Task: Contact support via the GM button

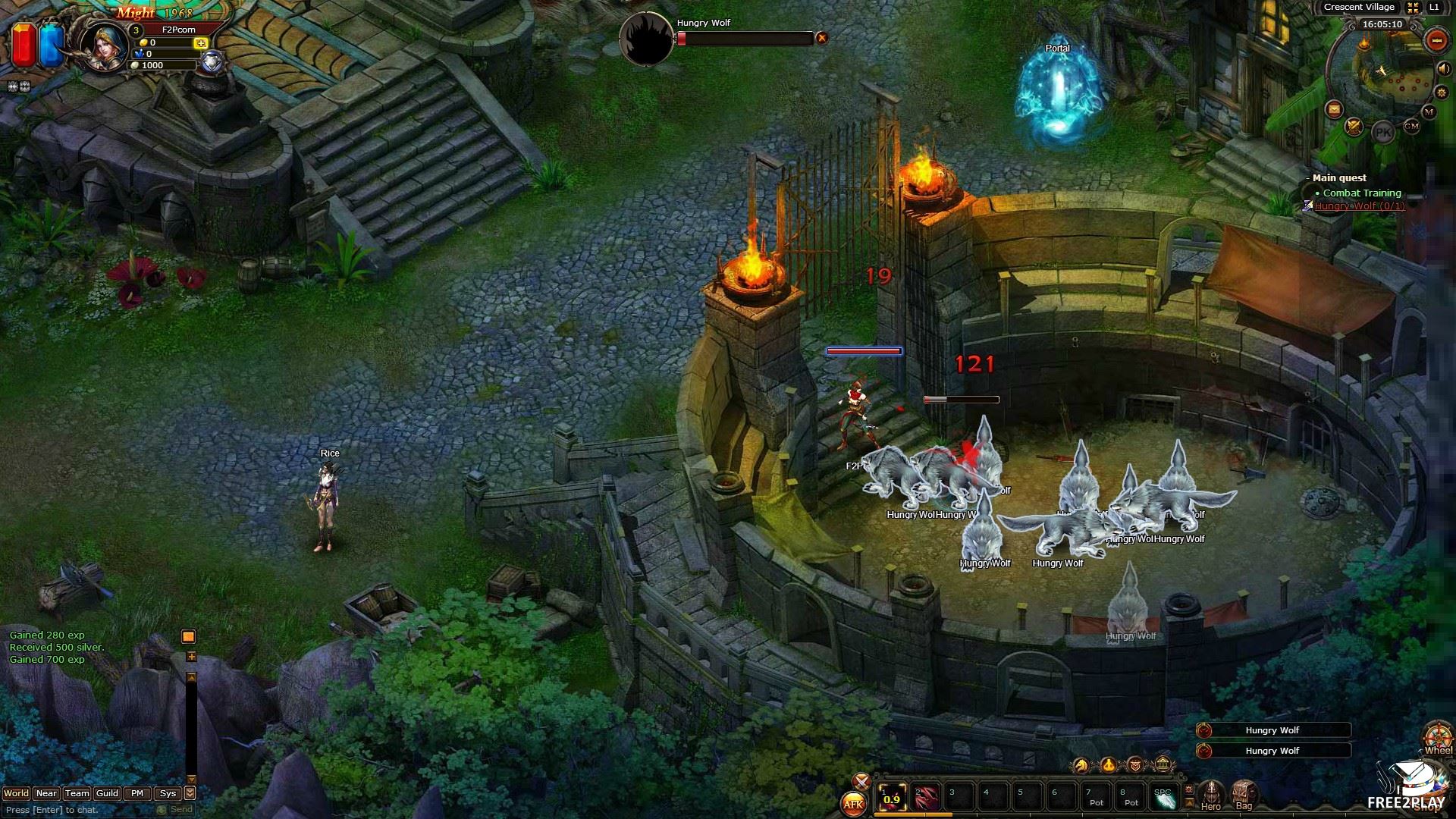Action: point(1411,127)
